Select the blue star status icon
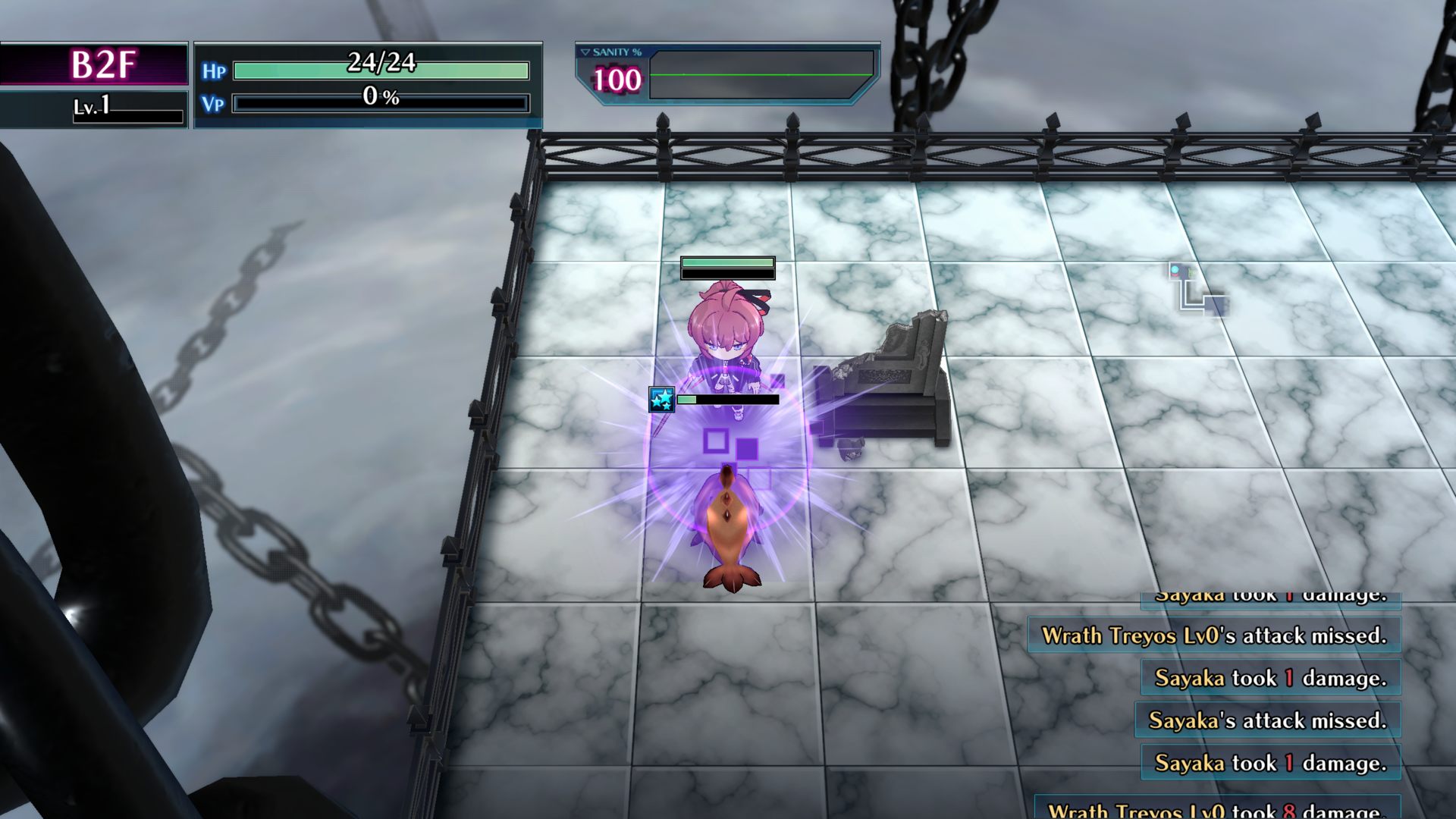The width and height of the screenshot is (1456, 819). 661,399
